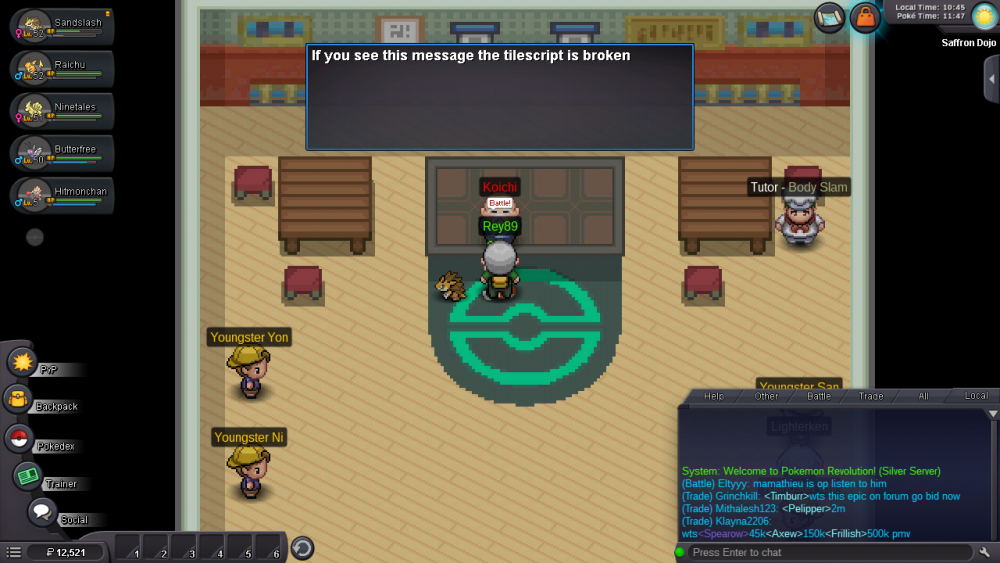Open the Pokedex
This screenshot has height=563, width=1000.
click(20, 439)
